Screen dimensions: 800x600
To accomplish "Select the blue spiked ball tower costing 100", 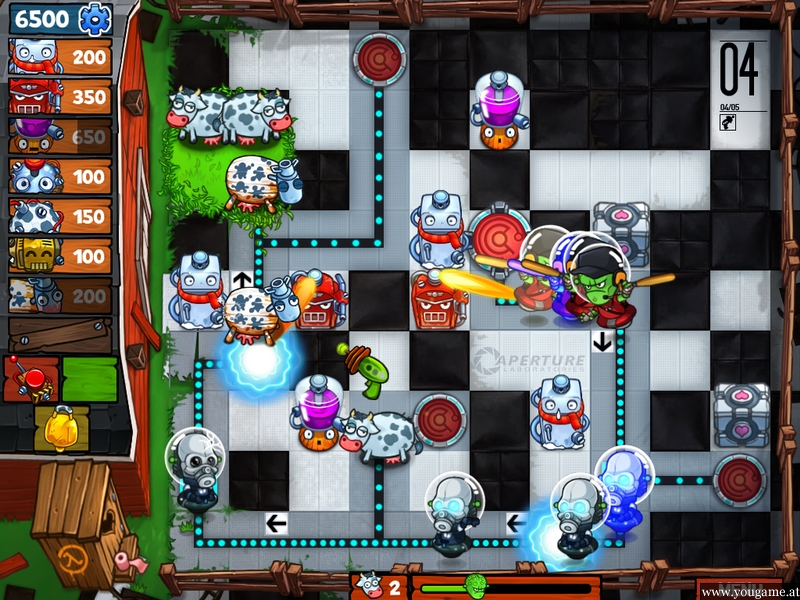I will 58,176.
